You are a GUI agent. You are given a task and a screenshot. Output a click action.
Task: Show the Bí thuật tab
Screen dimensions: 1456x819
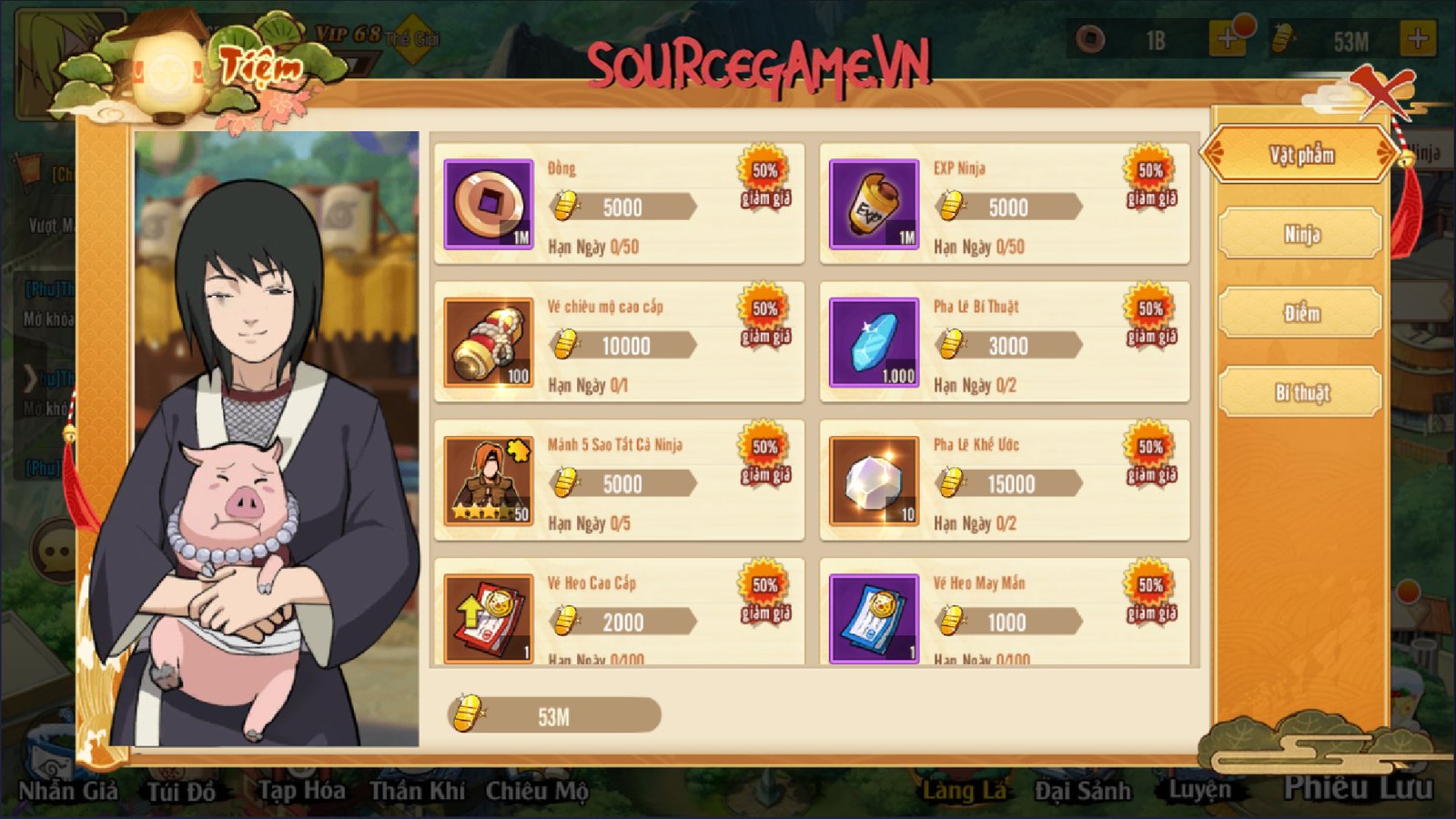point(1301,392)
